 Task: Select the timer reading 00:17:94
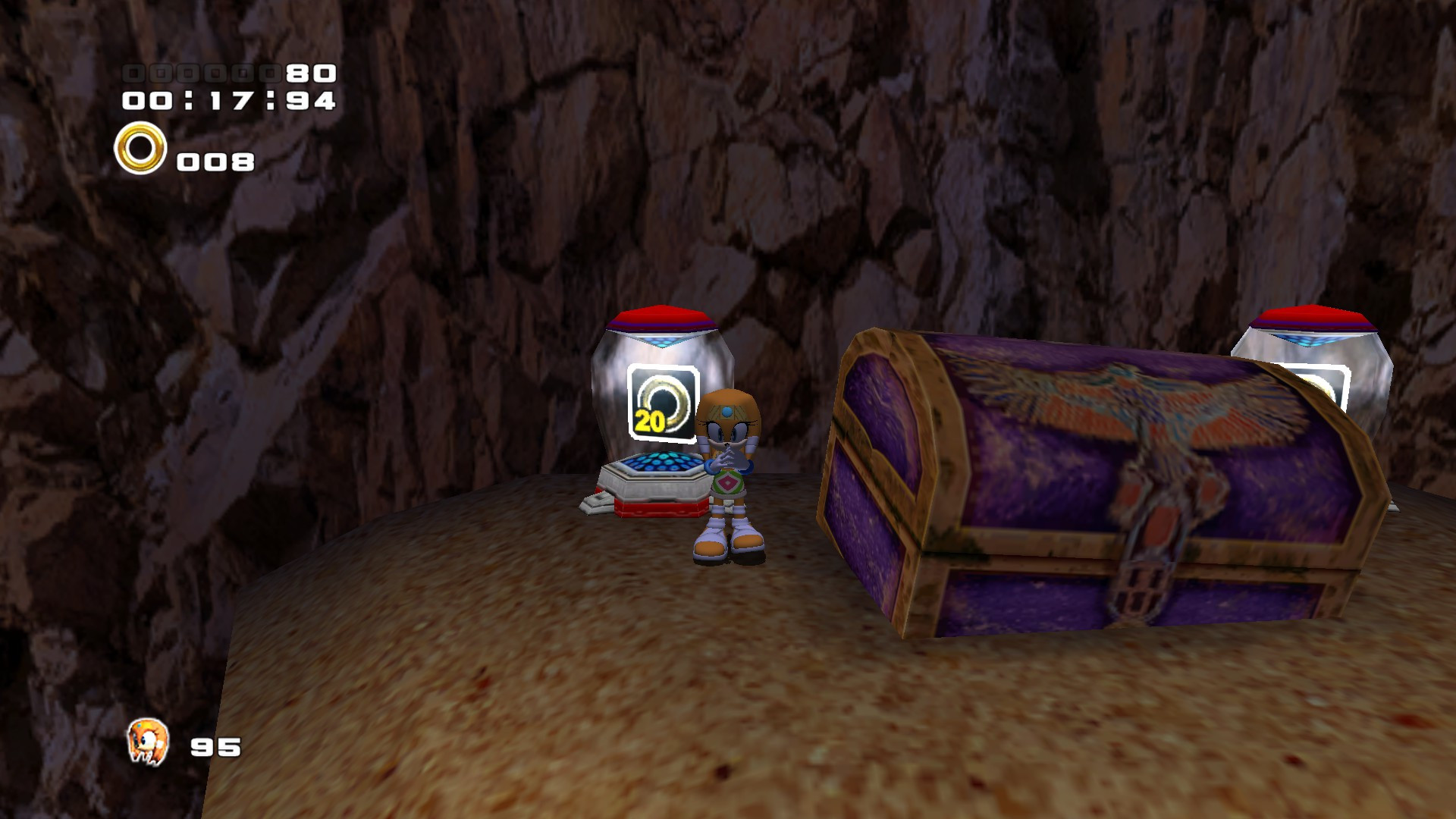[x=227, y=99]
